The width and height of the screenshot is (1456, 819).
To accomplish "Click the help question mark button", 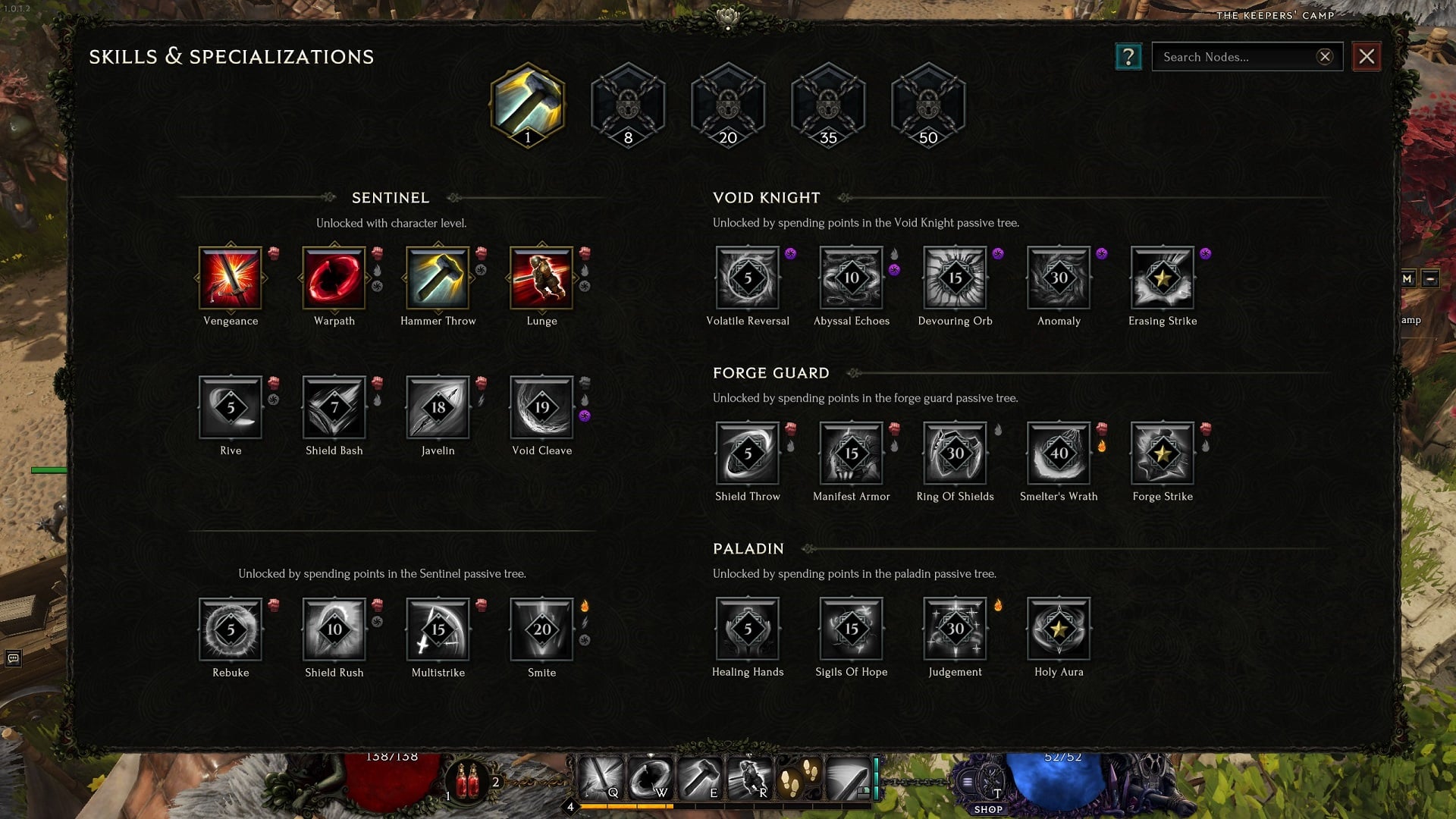I will pyautogui.click(x=1129, y=56).
